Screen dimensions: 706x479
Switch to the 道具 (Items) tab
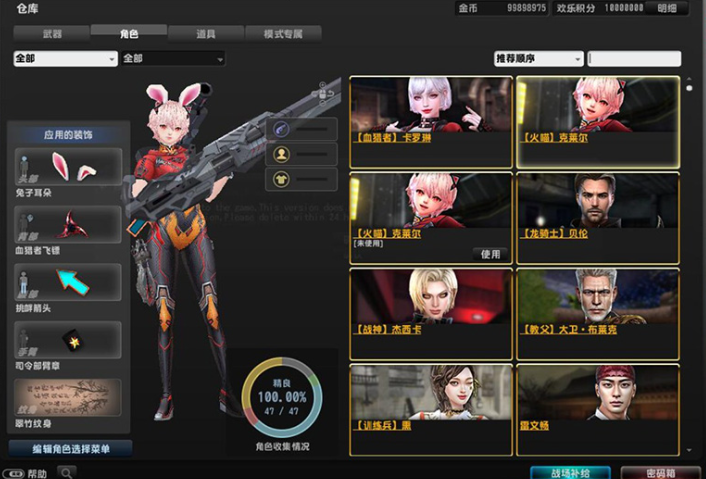point(206,34)
